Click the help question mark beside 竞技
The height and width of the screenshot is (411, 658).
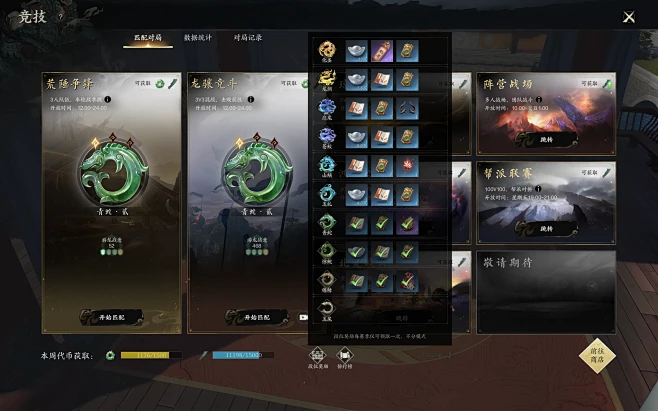(60, 16)
